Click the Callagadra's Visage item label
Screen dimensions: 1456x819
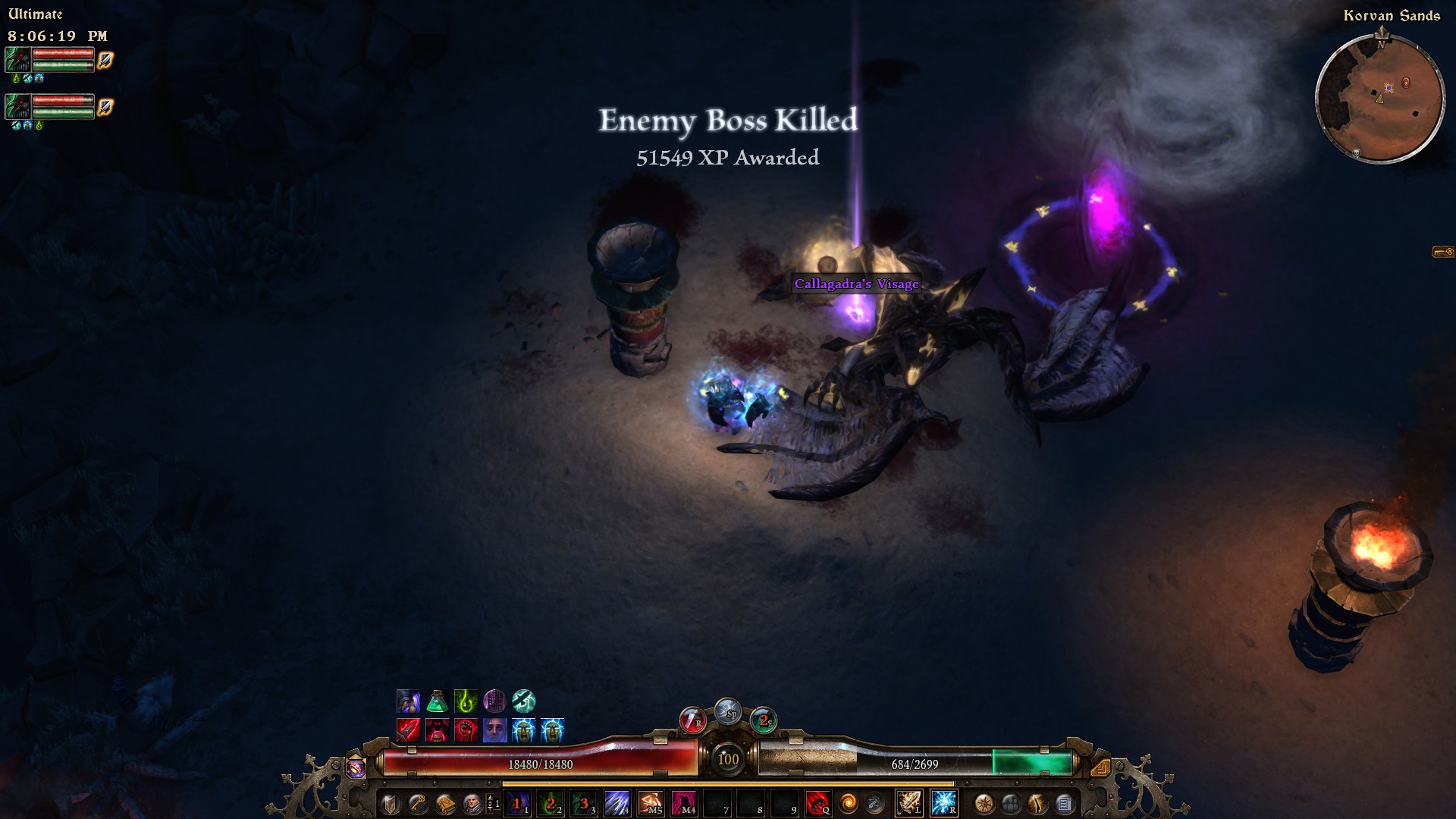[x=856, y=284]
